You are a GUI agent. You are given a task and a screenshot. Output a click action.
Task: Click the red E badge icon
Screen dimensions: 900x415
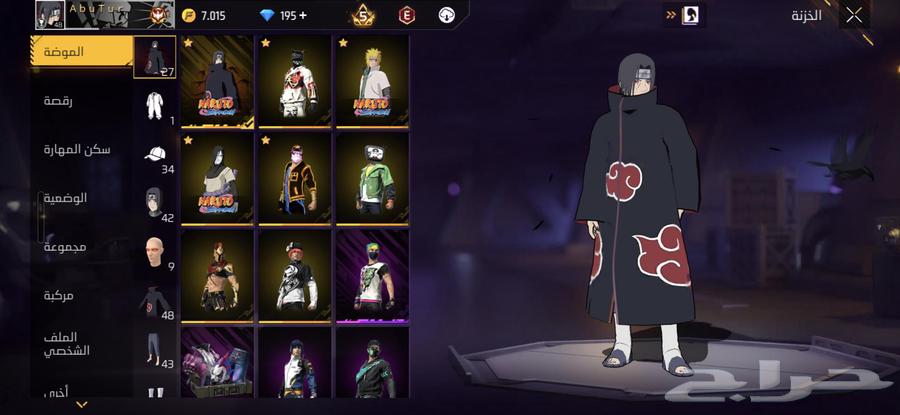click(x=406, y=16)
